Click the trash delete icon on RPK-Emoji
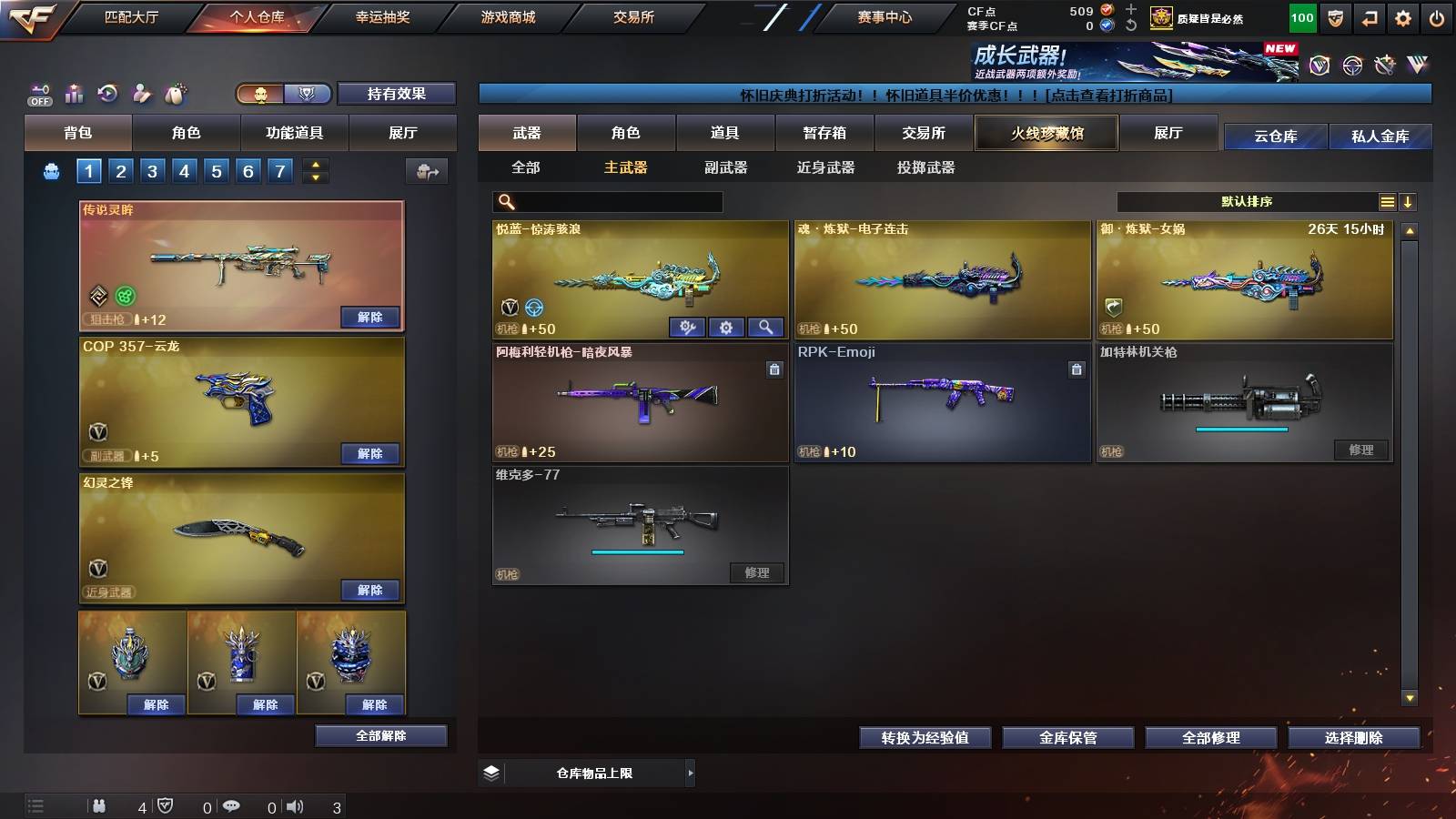Image resolution: width=1456 pixels, height=819 pixels. click(1077, 369)
